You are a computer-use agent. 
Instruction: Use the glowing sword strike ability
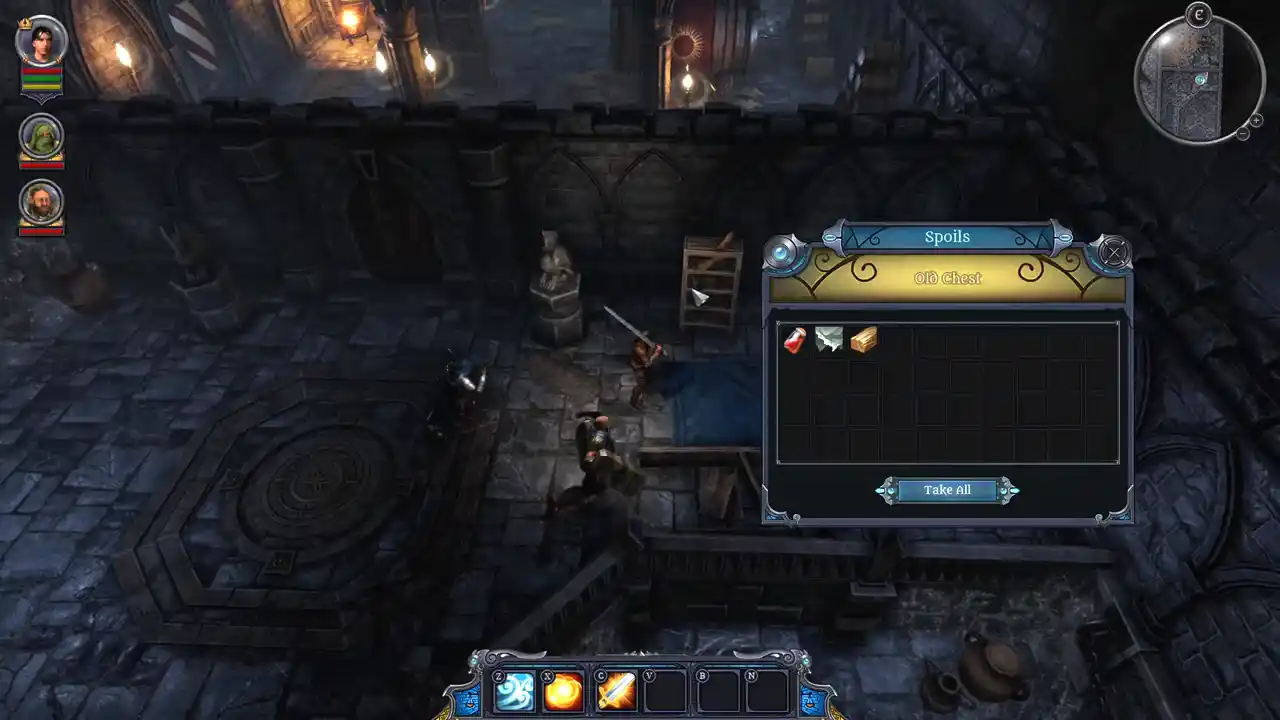[615, 691]
